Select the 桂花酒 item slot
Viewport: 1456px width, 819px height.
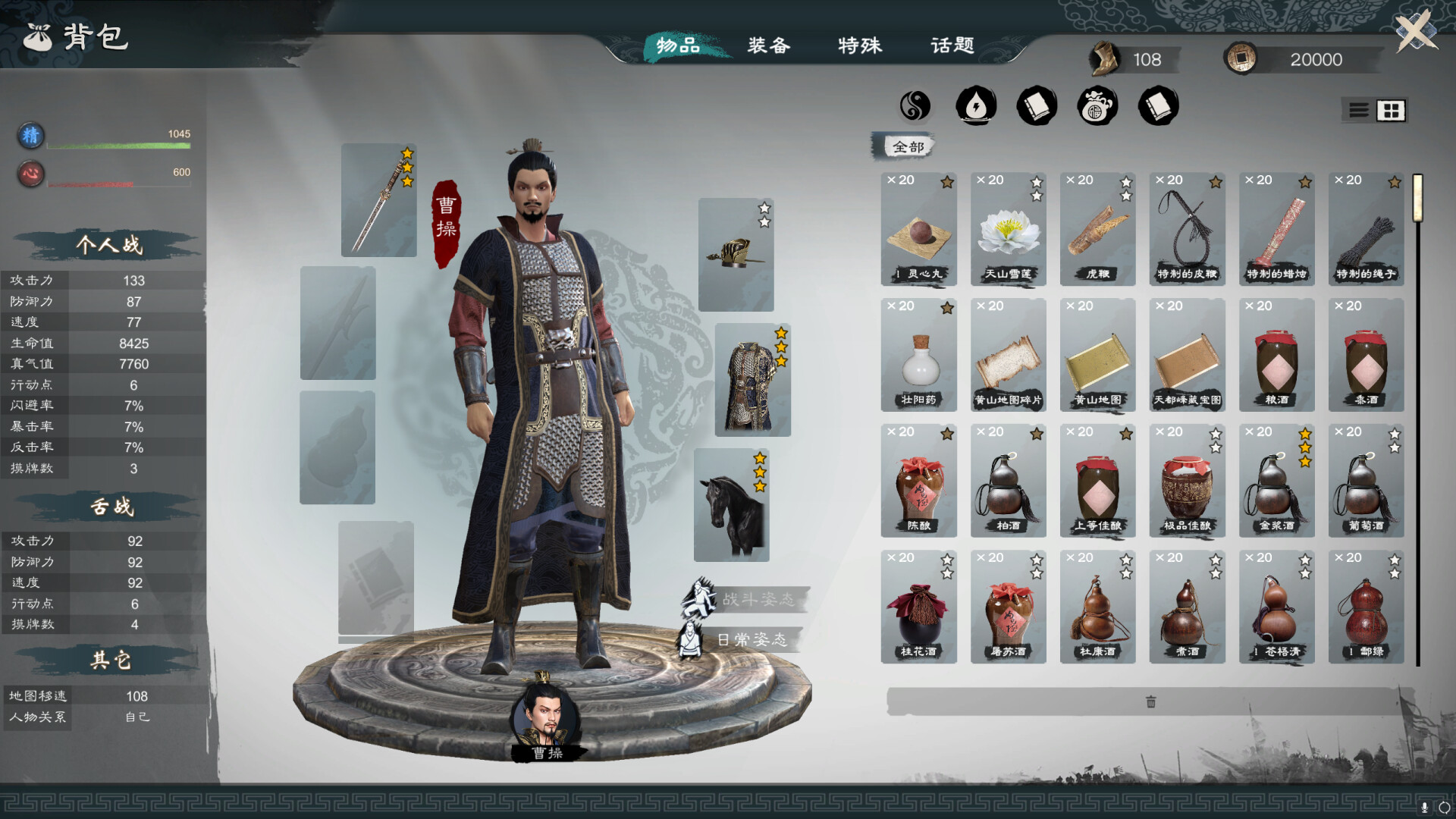(918, 607)
